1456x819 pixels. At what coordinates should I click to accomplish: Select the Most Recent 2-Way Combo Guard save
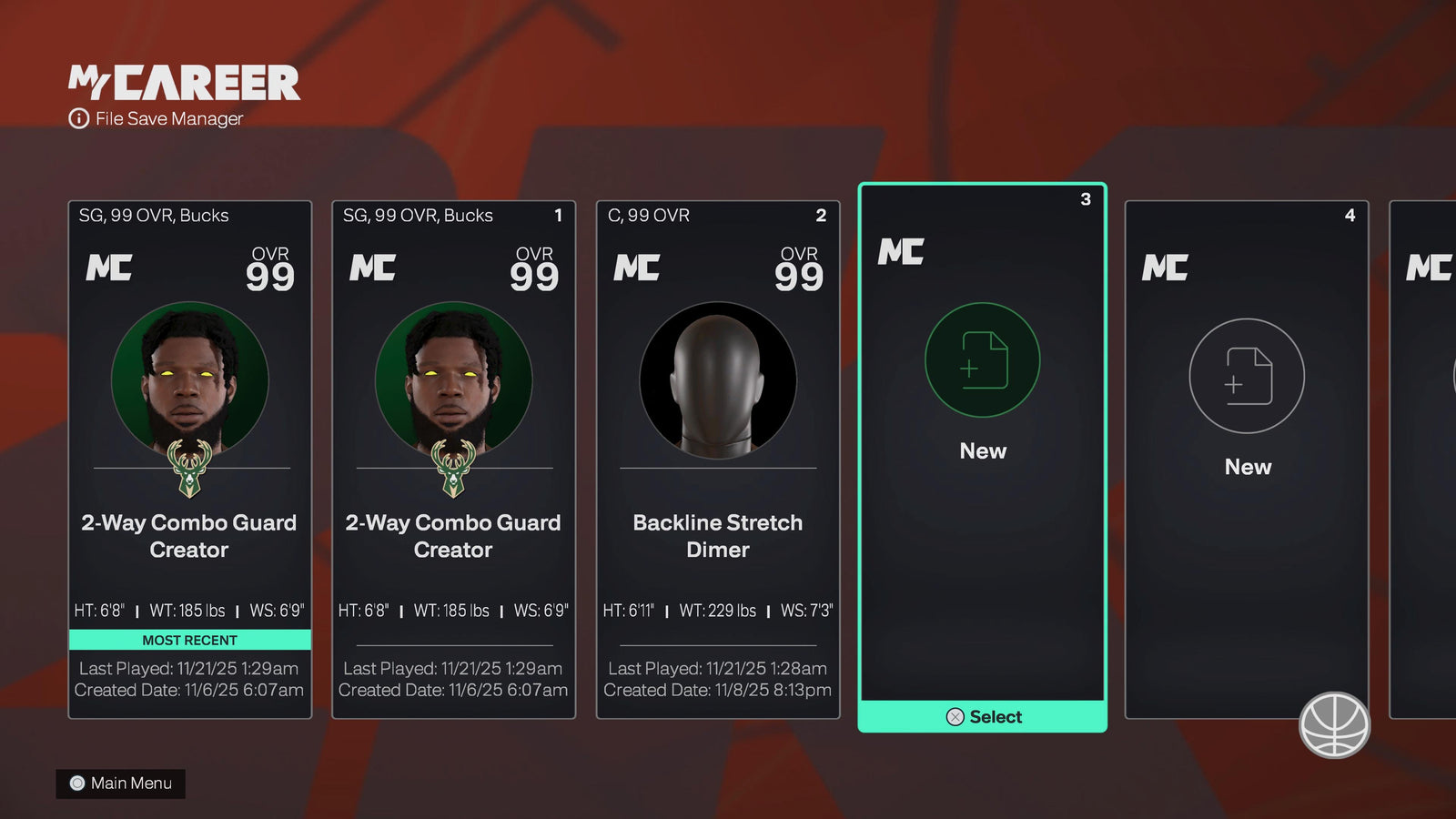point(189,460)
